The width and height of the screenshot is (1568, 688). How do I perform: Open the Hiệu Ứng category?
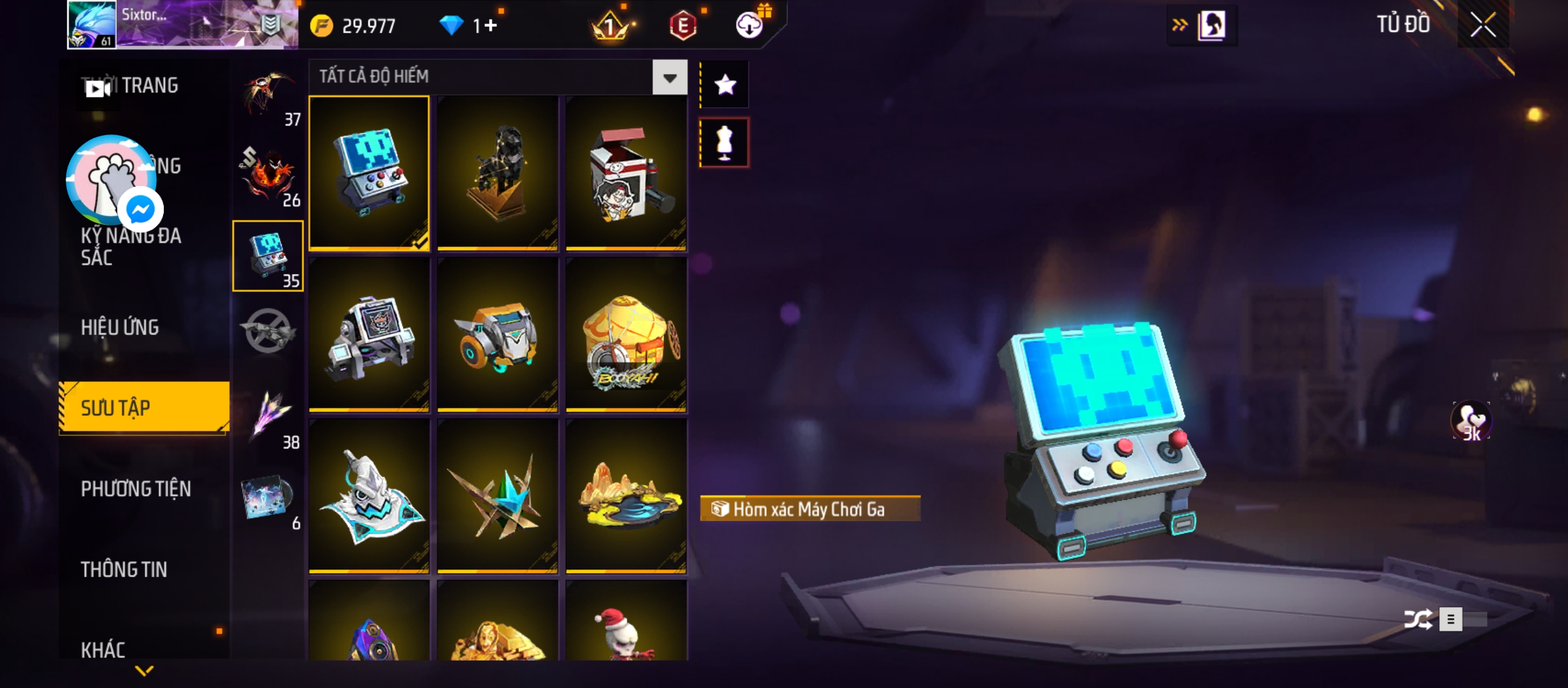(120, 327)
